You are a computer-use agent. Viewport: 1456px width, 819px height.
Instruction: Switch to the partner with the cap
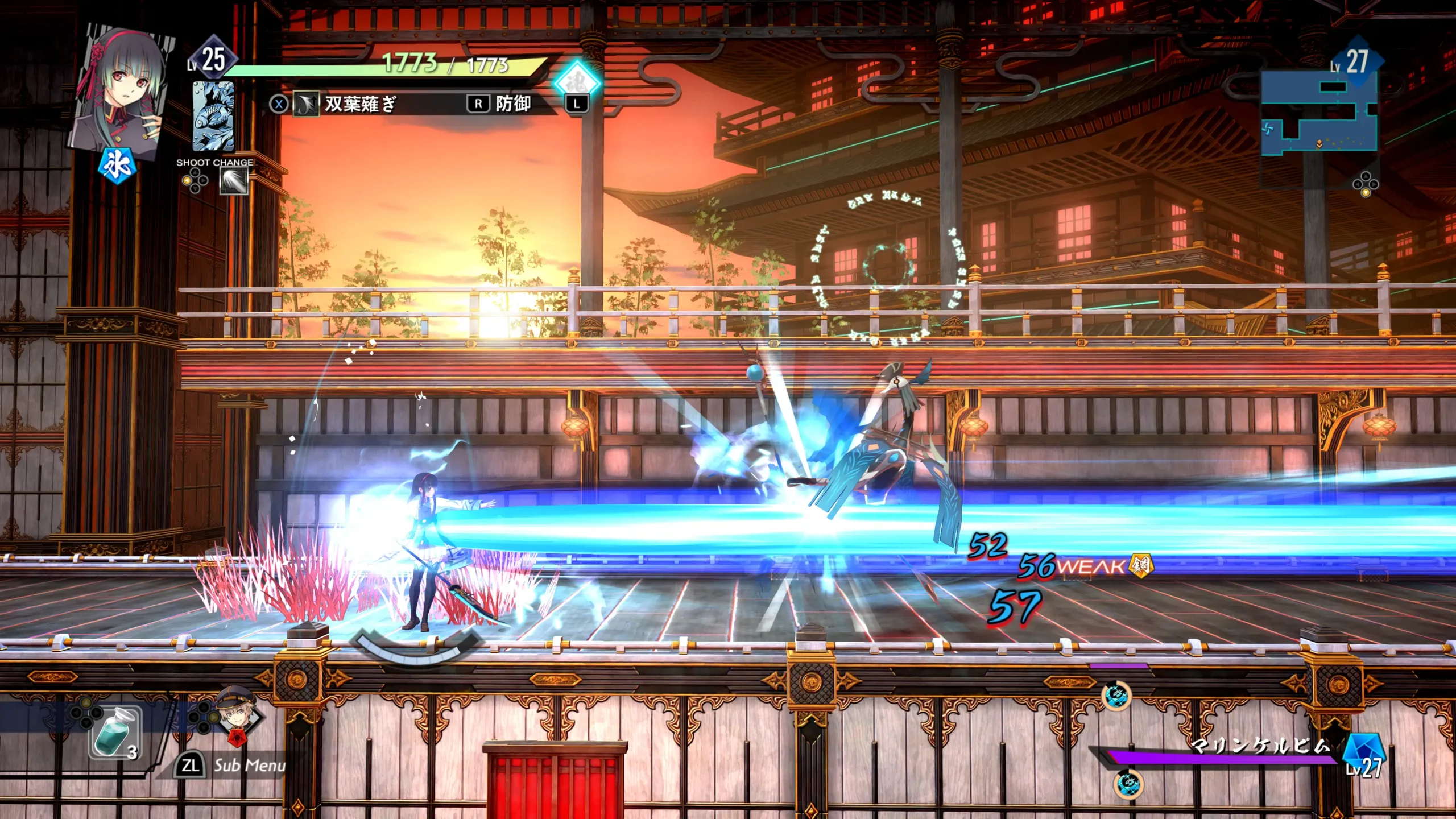[238, 715]
